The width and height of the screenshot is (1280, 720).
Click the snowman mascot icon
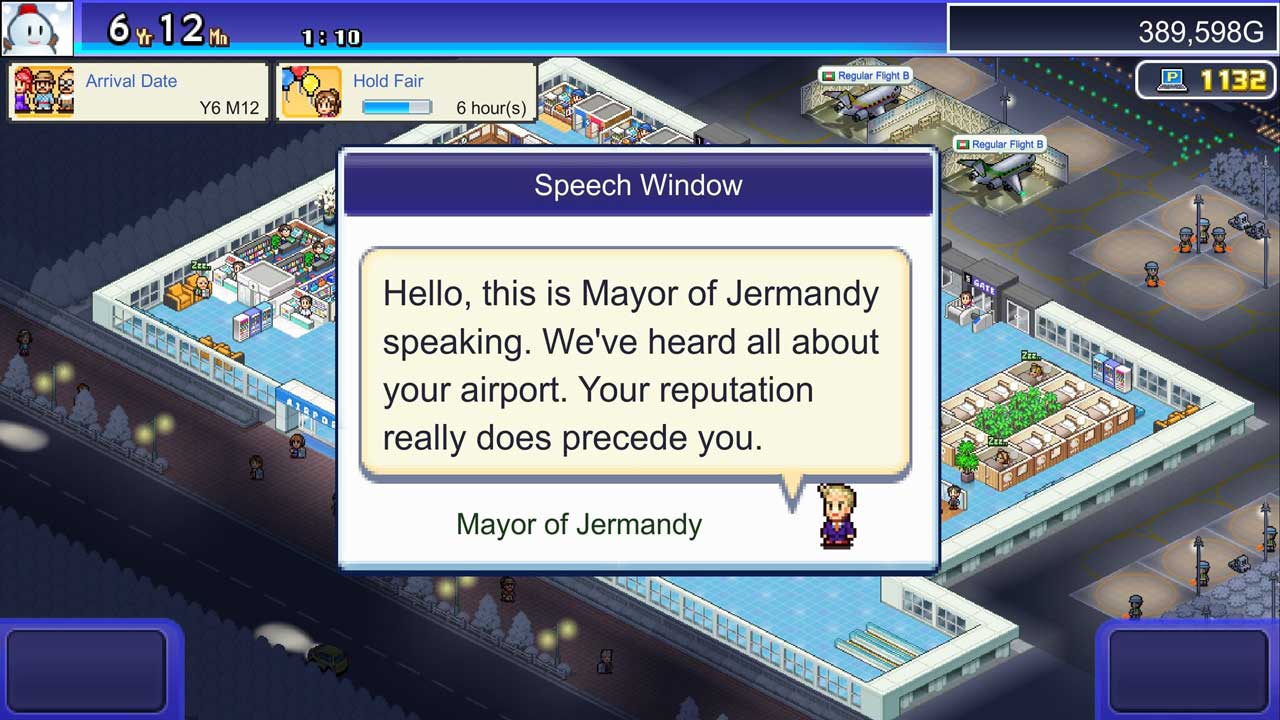pyautogui.click(x=37, y=28)
